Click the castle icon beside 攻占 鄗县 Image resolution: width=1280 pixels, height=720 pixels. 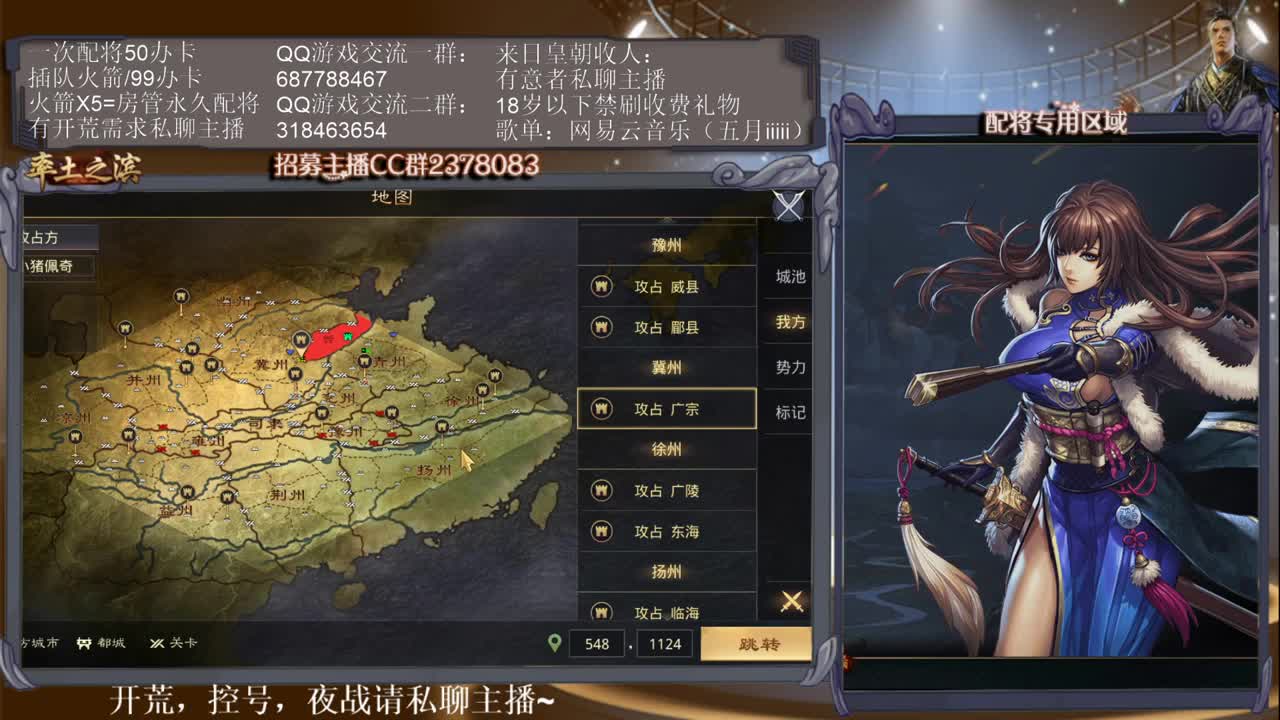click(x=600, y=327)
